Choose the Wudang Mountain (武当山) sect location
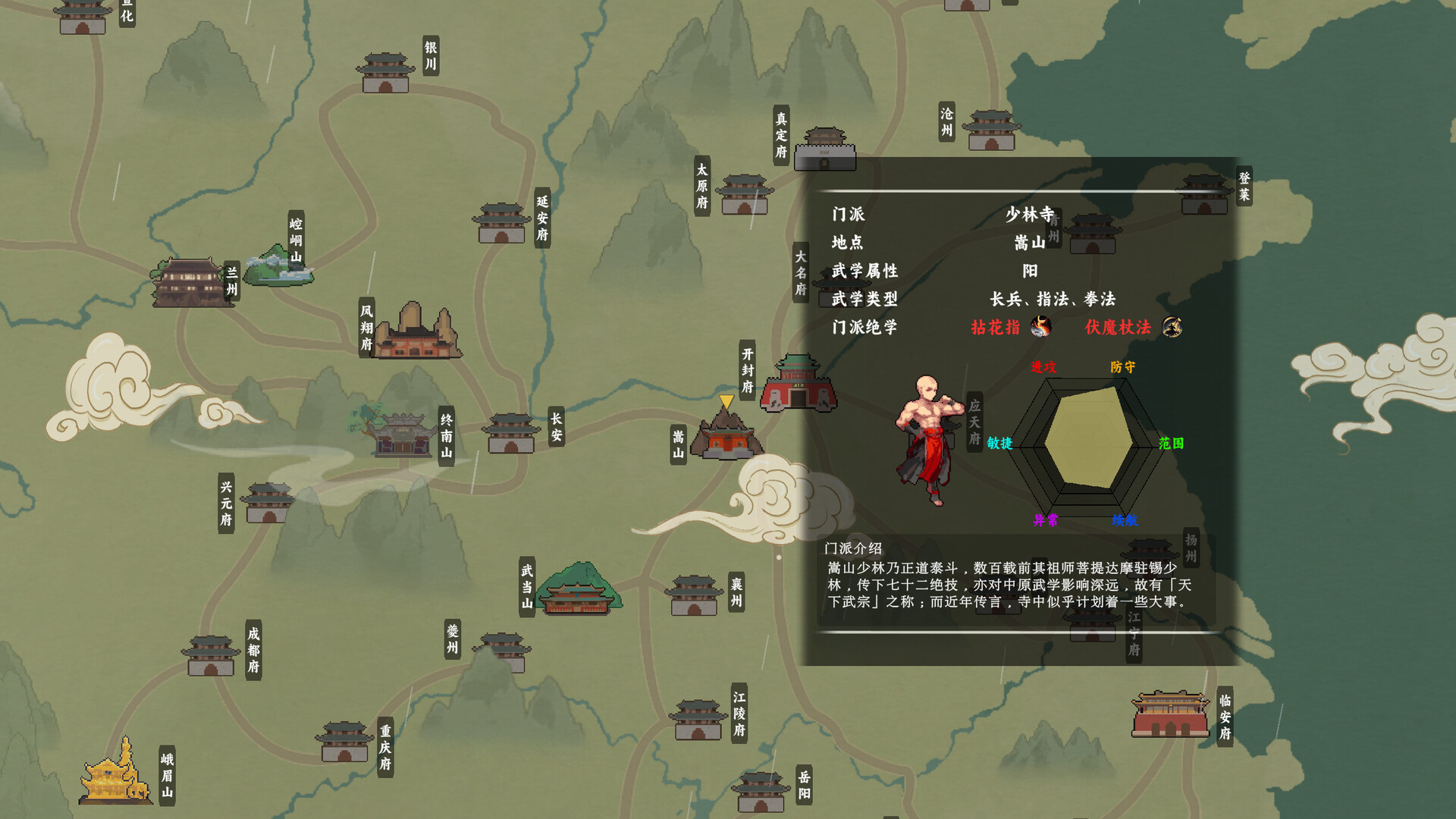Viewport: 1456px width, 819px height. click(x=579, y=590)
